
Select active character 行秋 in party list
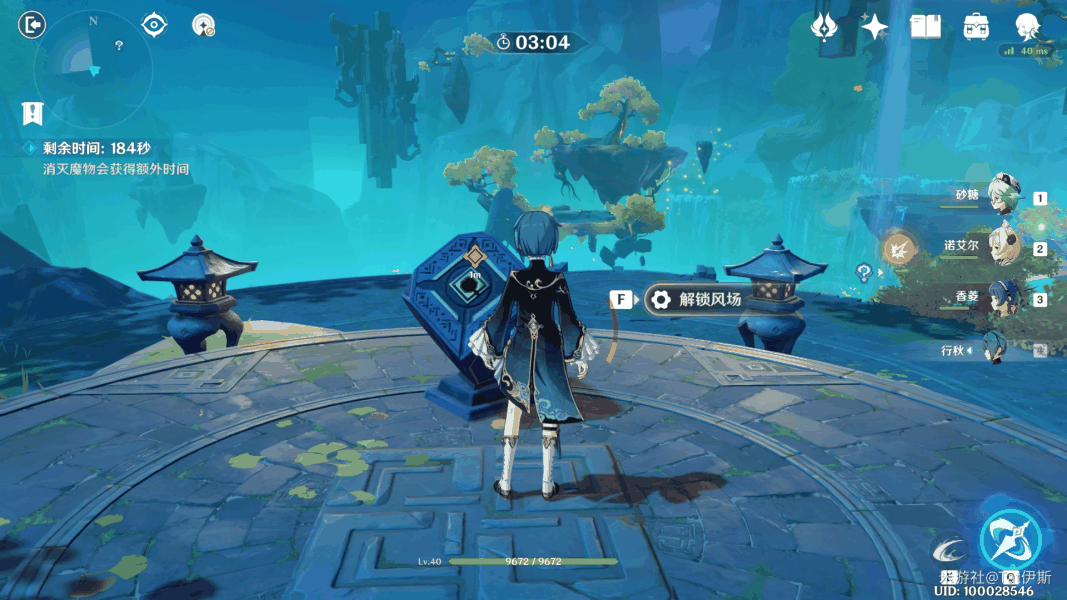996,349
